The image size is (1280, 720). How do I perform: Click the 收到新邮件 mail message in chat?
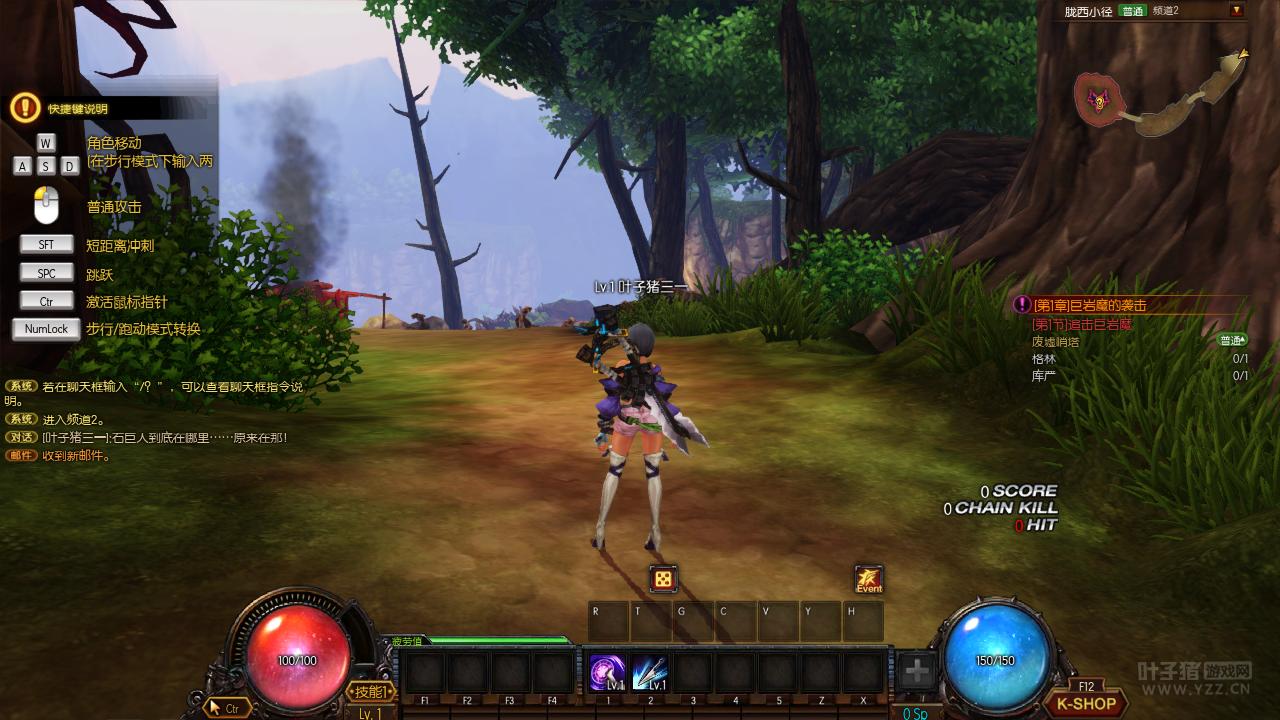[x=76, y=456]
